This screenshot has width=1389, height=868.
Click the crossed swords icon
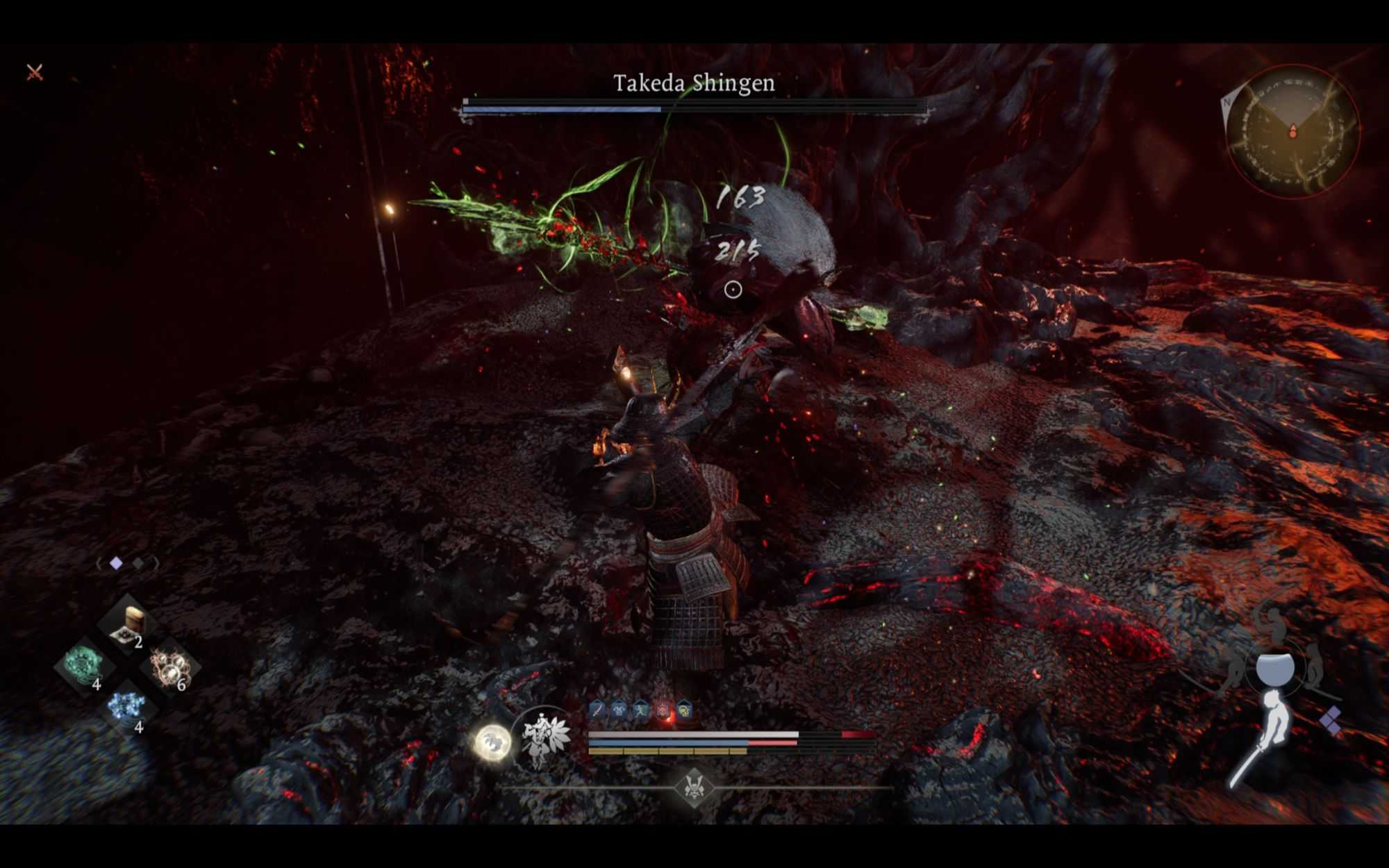[35, 72]
